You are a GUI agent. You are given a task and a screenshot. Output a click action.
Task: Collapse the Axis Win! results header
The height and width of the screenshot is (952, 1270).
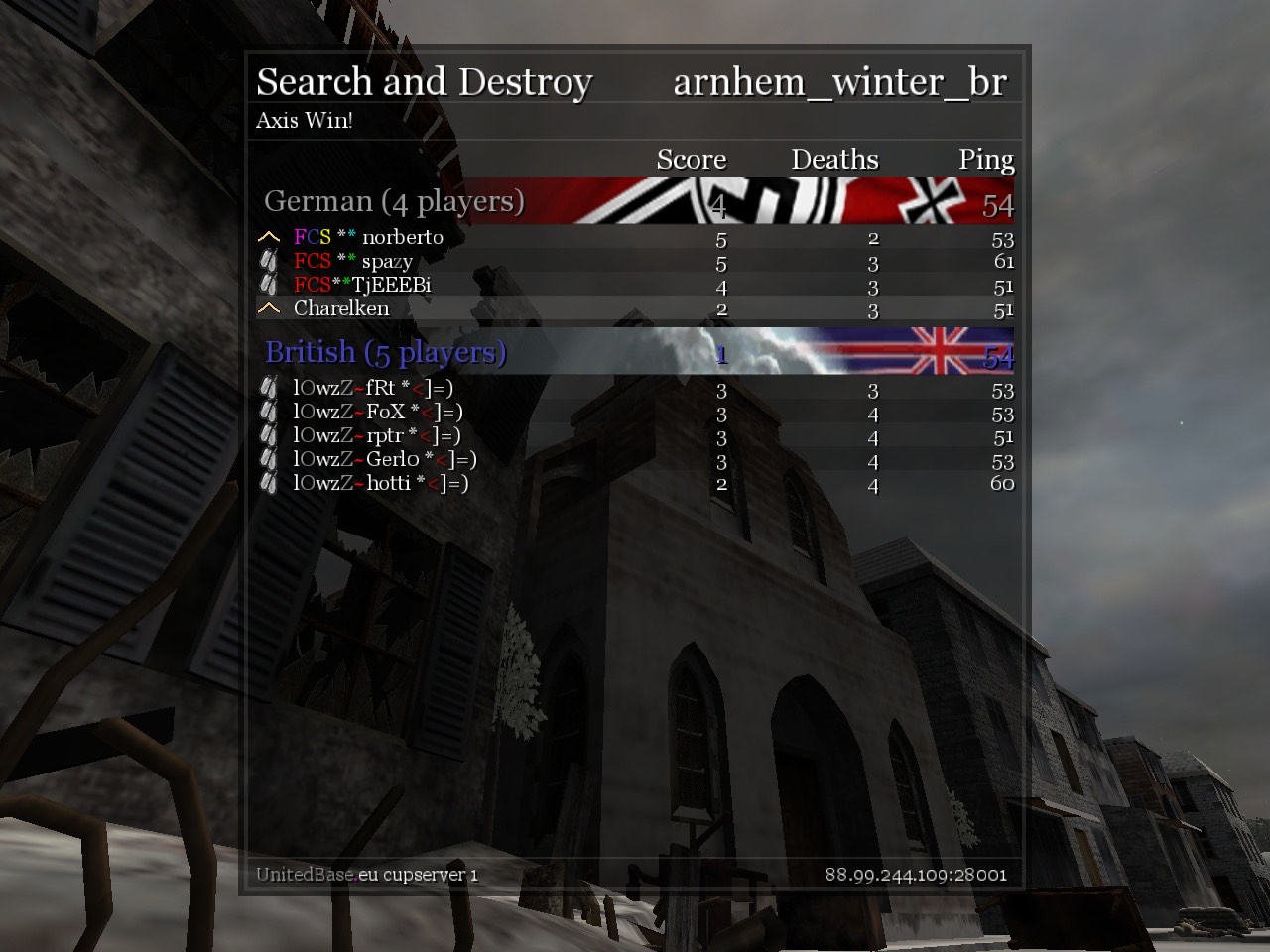point(305,121)
